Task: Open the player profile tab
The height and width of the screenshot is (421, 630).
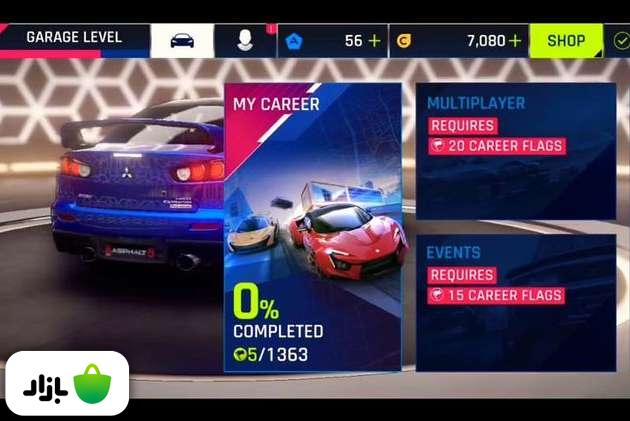Action: tap(244, 41)
